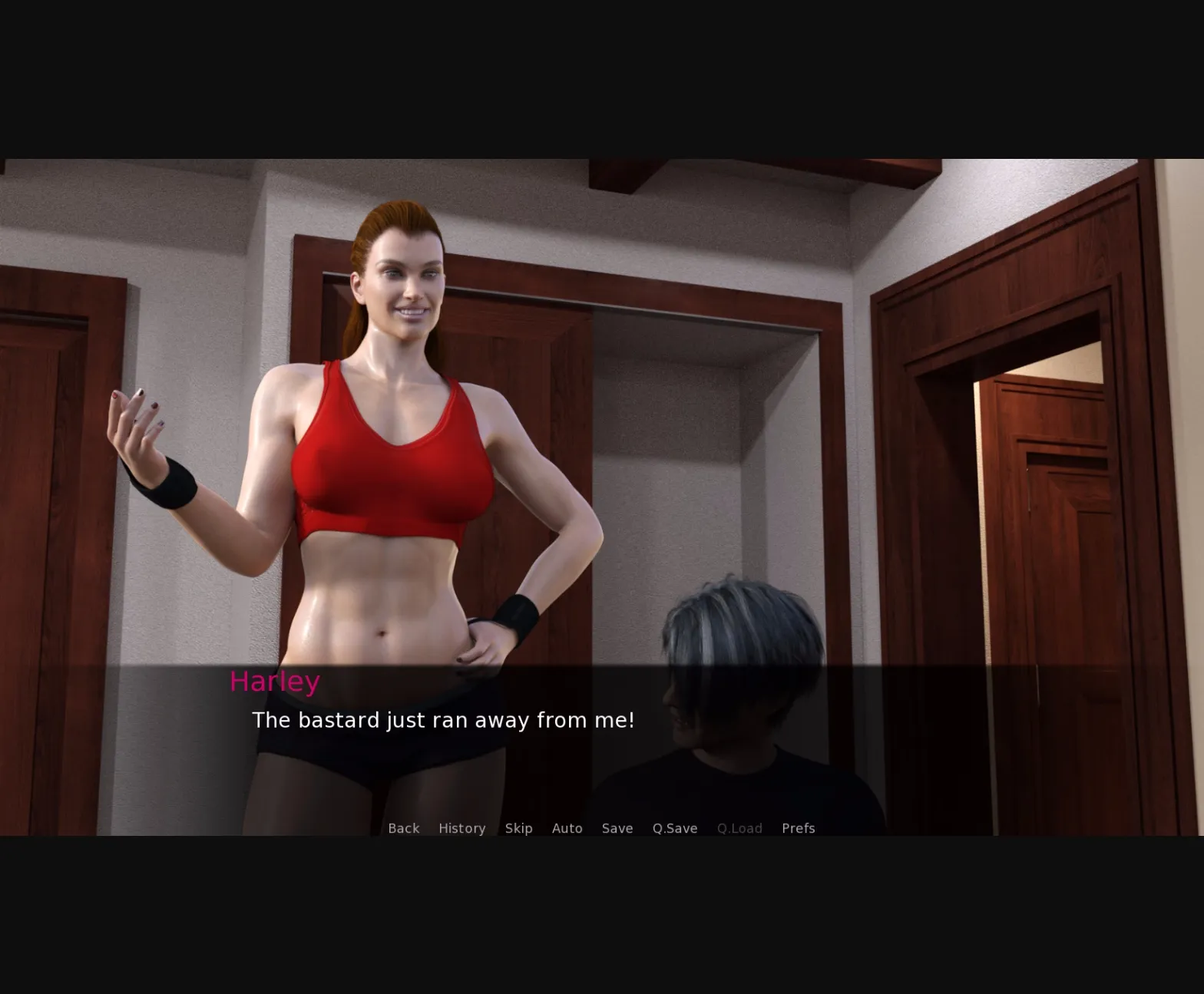Click Save in the quick menu bar
The image size is (1204, 994).
(617, 828)
